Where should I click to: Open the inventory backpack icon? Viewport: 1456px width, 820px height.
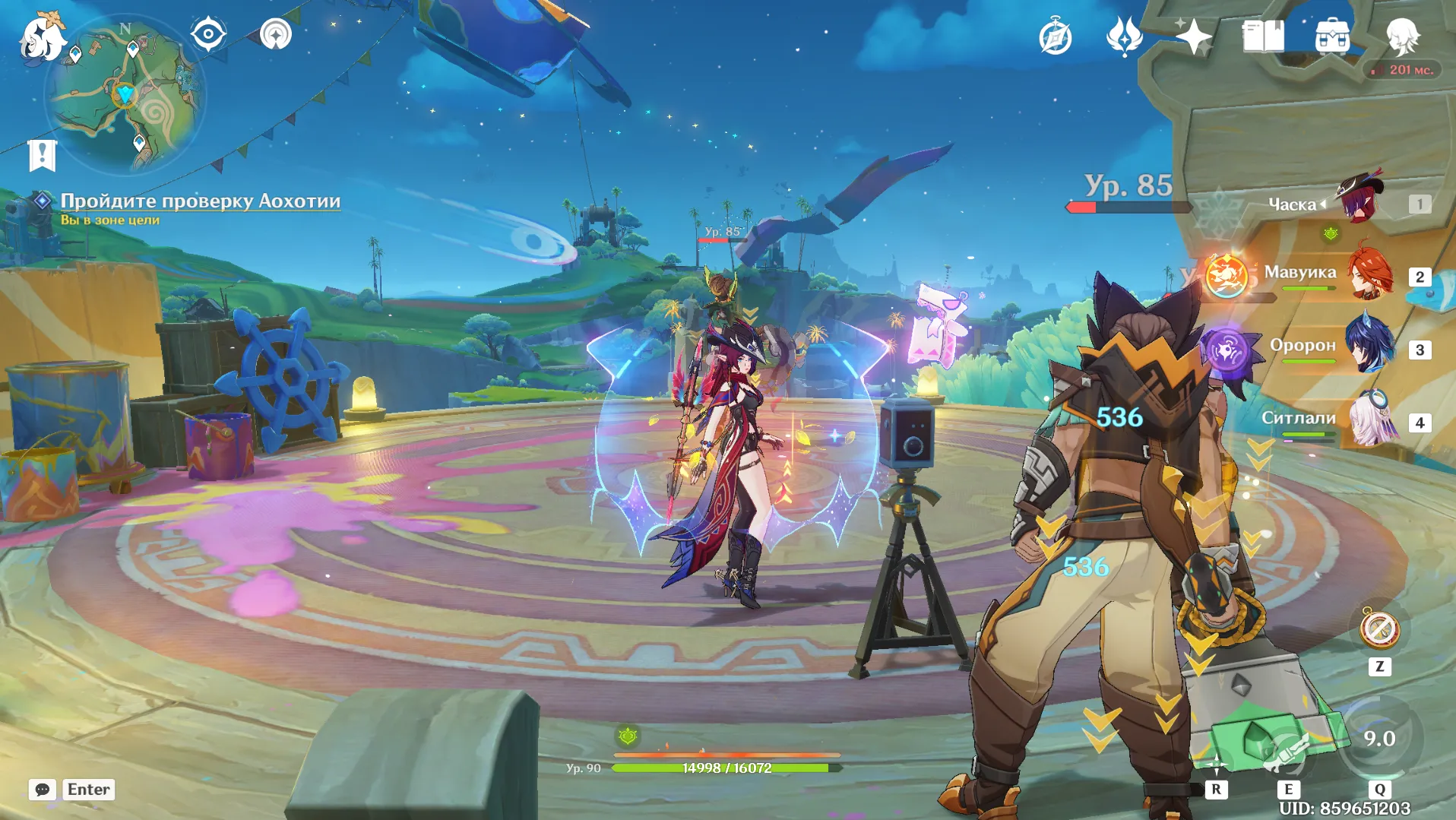coord(1332,36)
